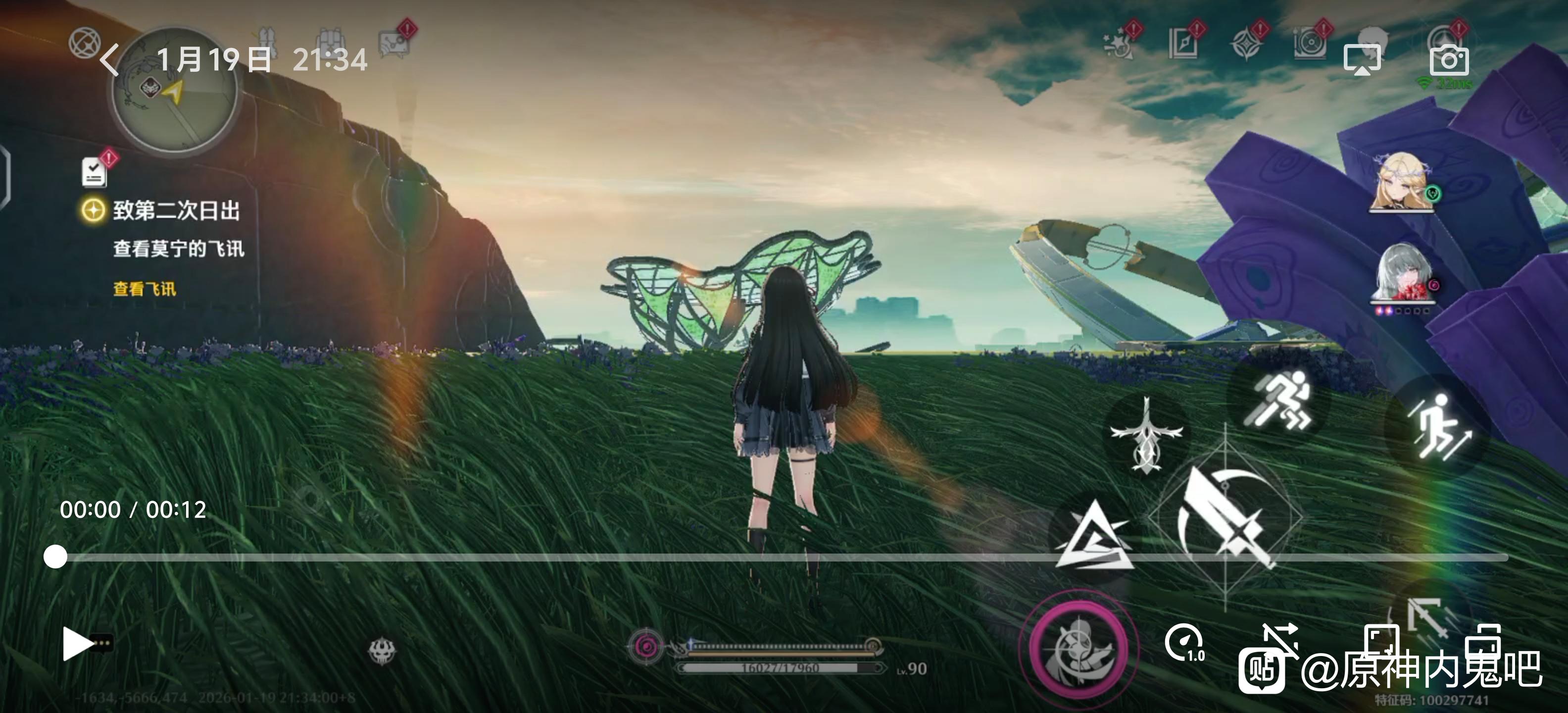Viewport: 1568px width, 713px height.
Task: Open the circular minimap
Action: coord(175,91)
